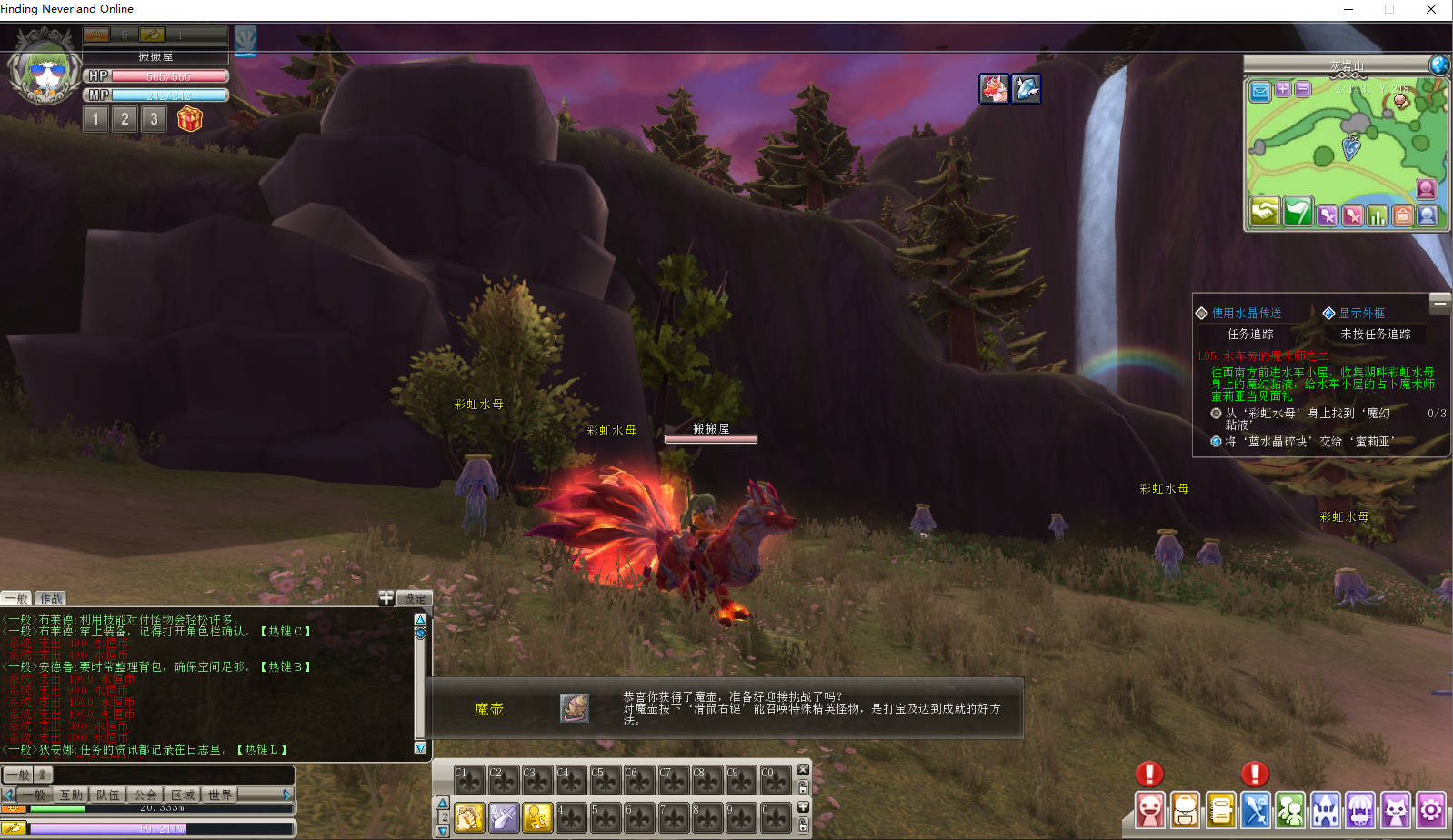
Task: Open the backpack inventory icon
Action: 1185,809
